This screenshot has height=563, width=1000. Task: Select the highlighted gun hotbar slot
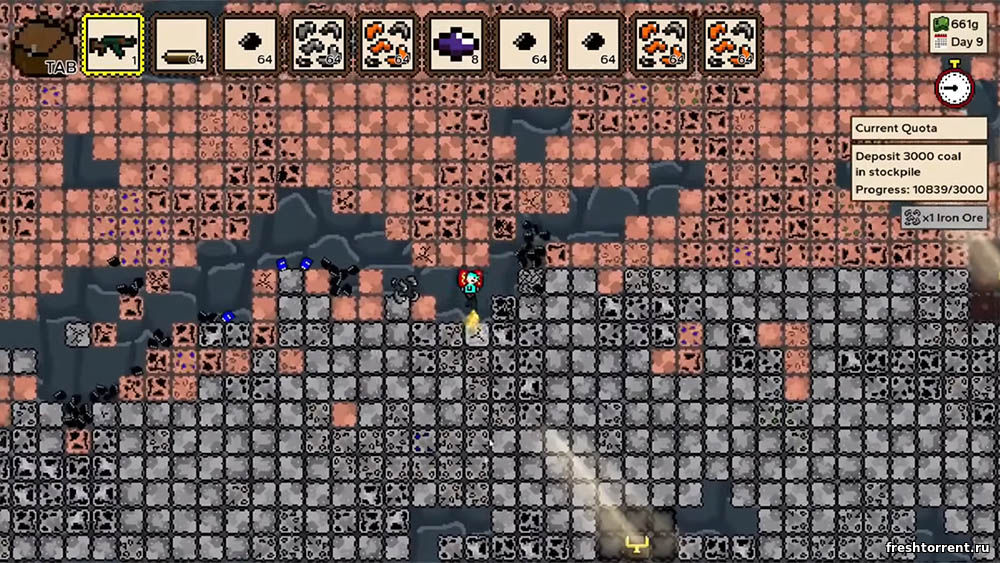(x=113, y=44)
